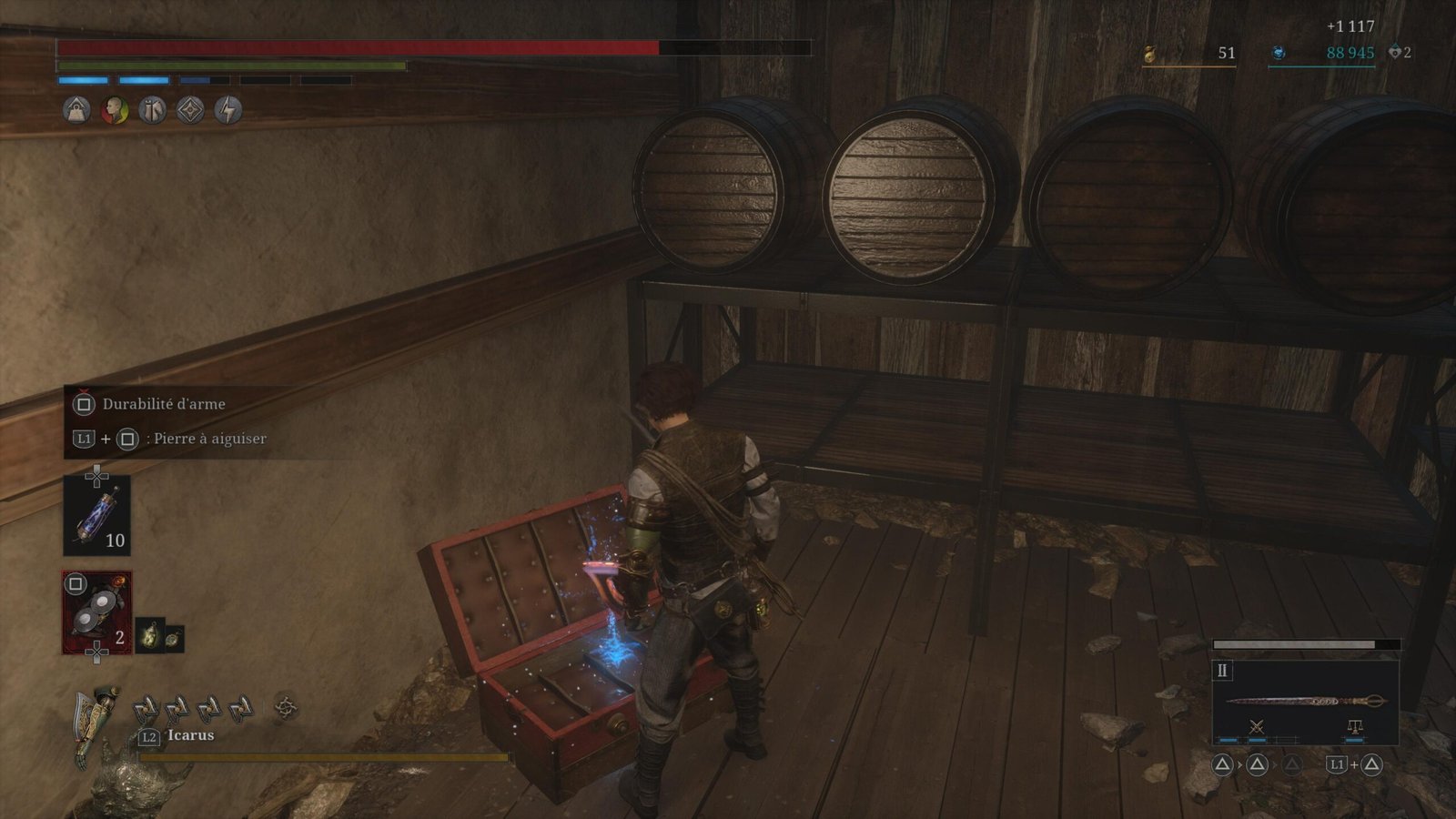The height and width of the screenshot is (819, 1456).
Task: Click the lightning bolt status icon
Action: (x=228, y=110)
